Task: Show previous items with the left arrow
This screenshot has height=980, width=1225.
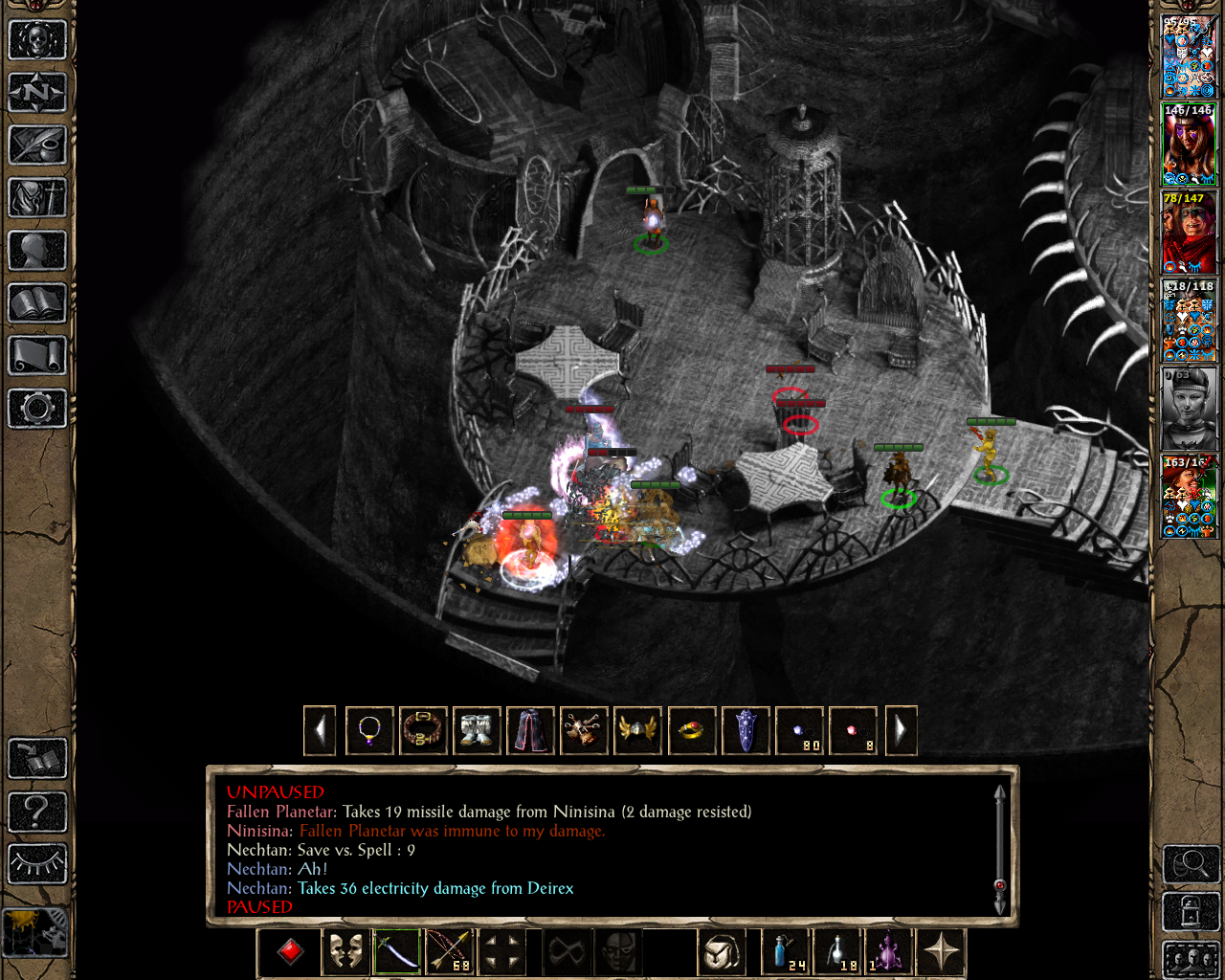Action: pos(320,731)
